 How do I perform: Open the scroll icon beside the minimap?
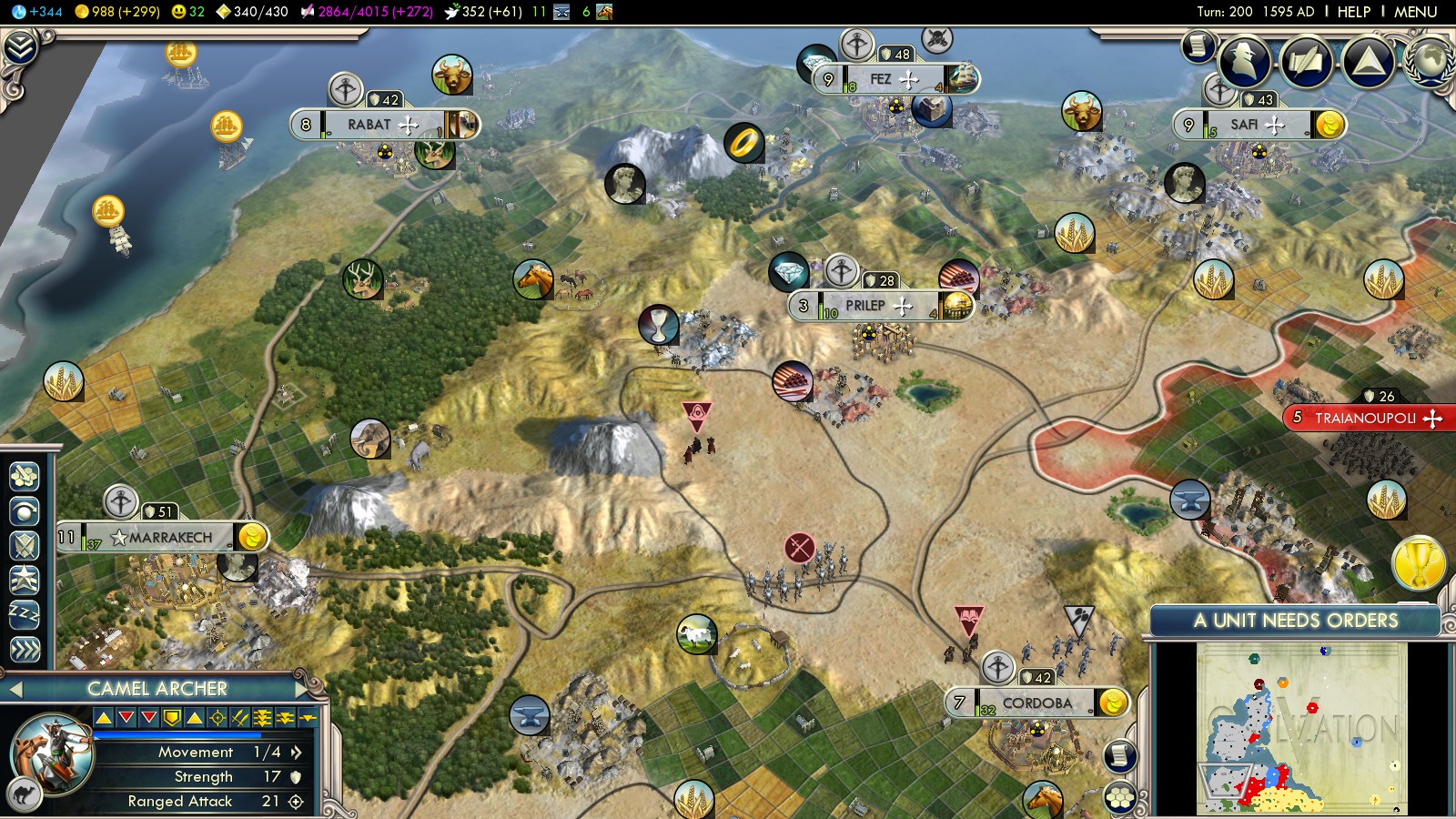pos(1120,755)
